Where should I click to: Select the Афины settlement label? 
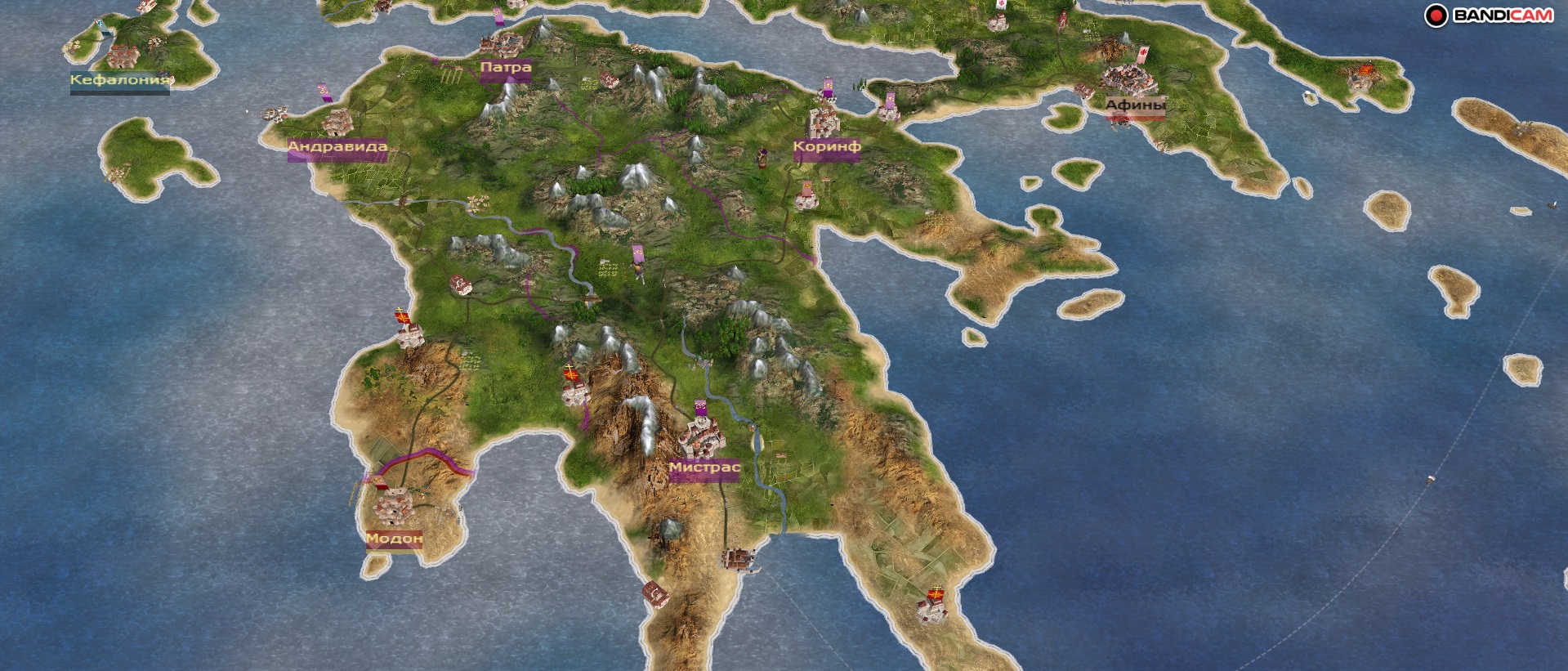click(x=1135, y=105)
